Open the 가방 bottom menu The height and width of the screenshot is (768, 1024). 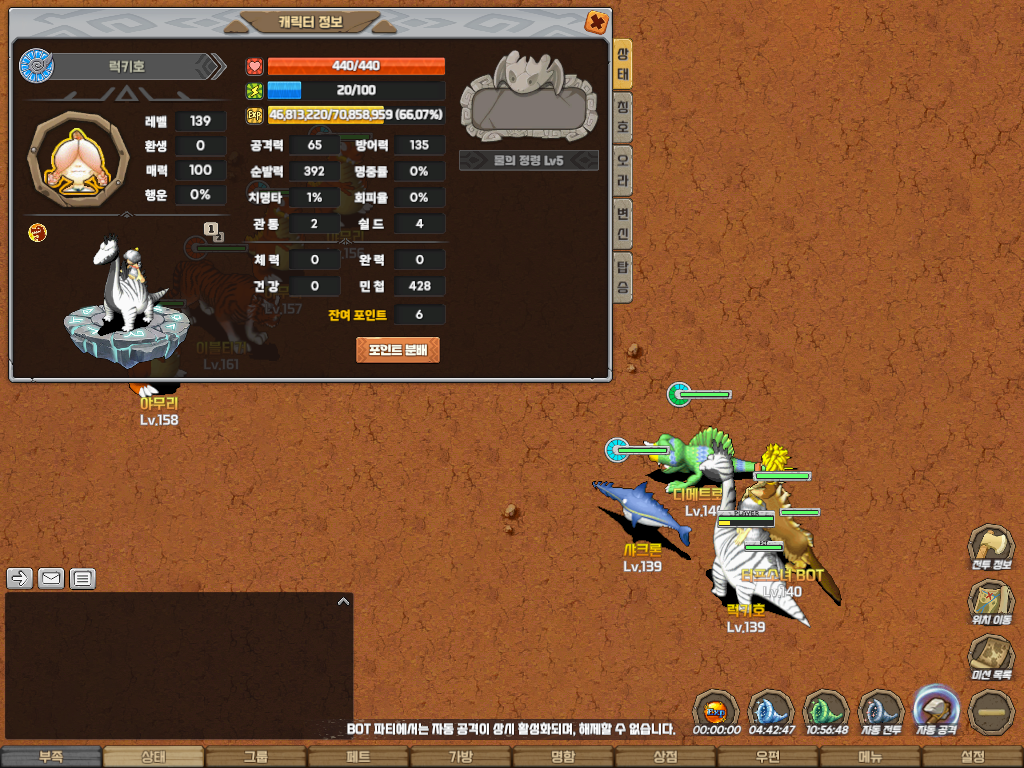pyautogui.click(x=461, y=757)
